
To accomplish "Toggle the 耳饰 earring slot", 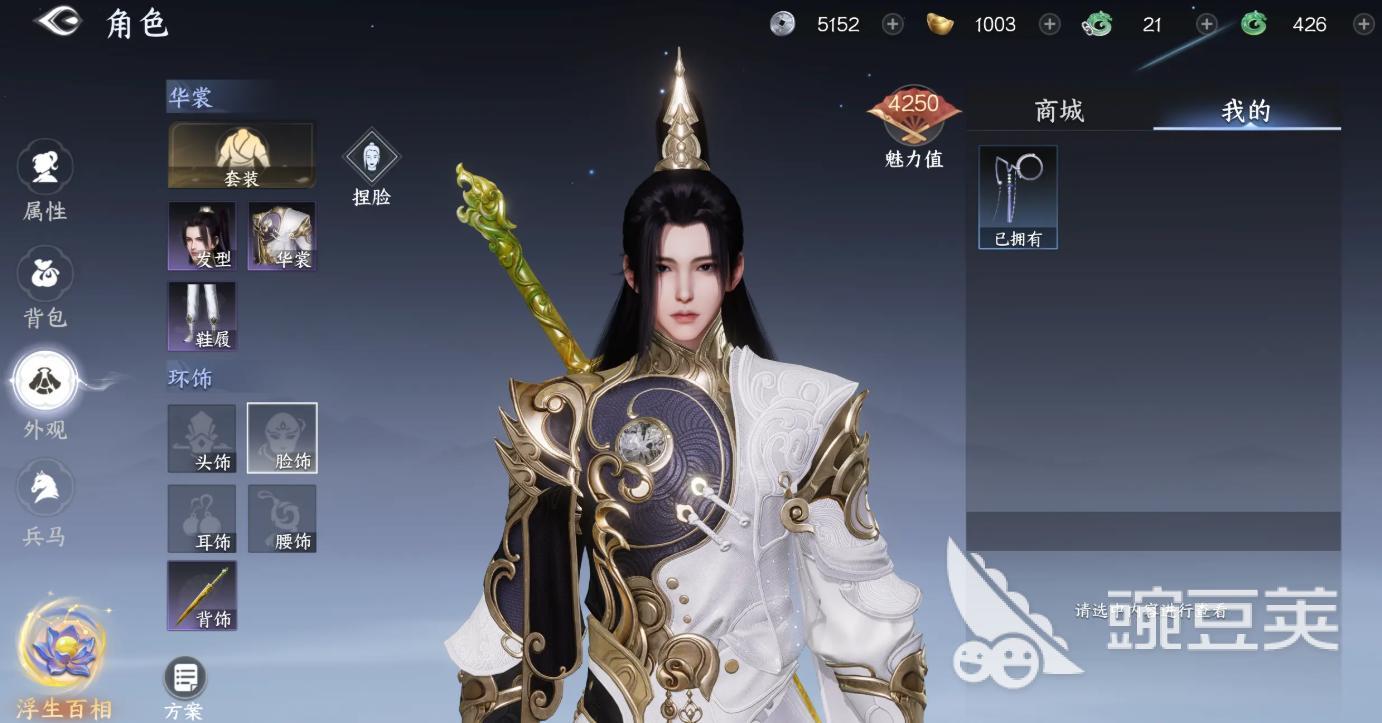I will tap(201, 518).
